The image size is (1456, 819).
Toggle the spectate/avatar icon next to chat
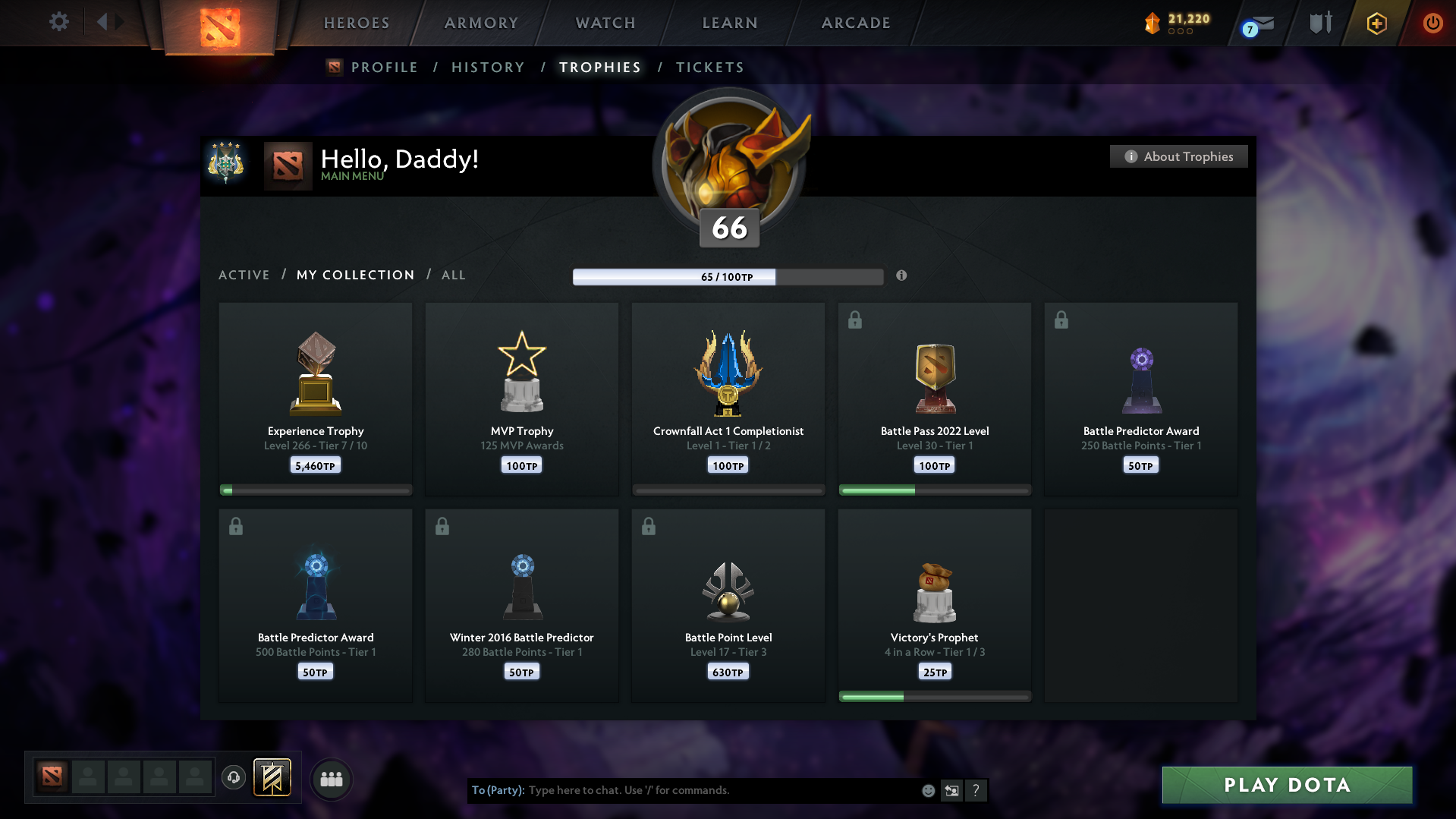tap(951, 790)
